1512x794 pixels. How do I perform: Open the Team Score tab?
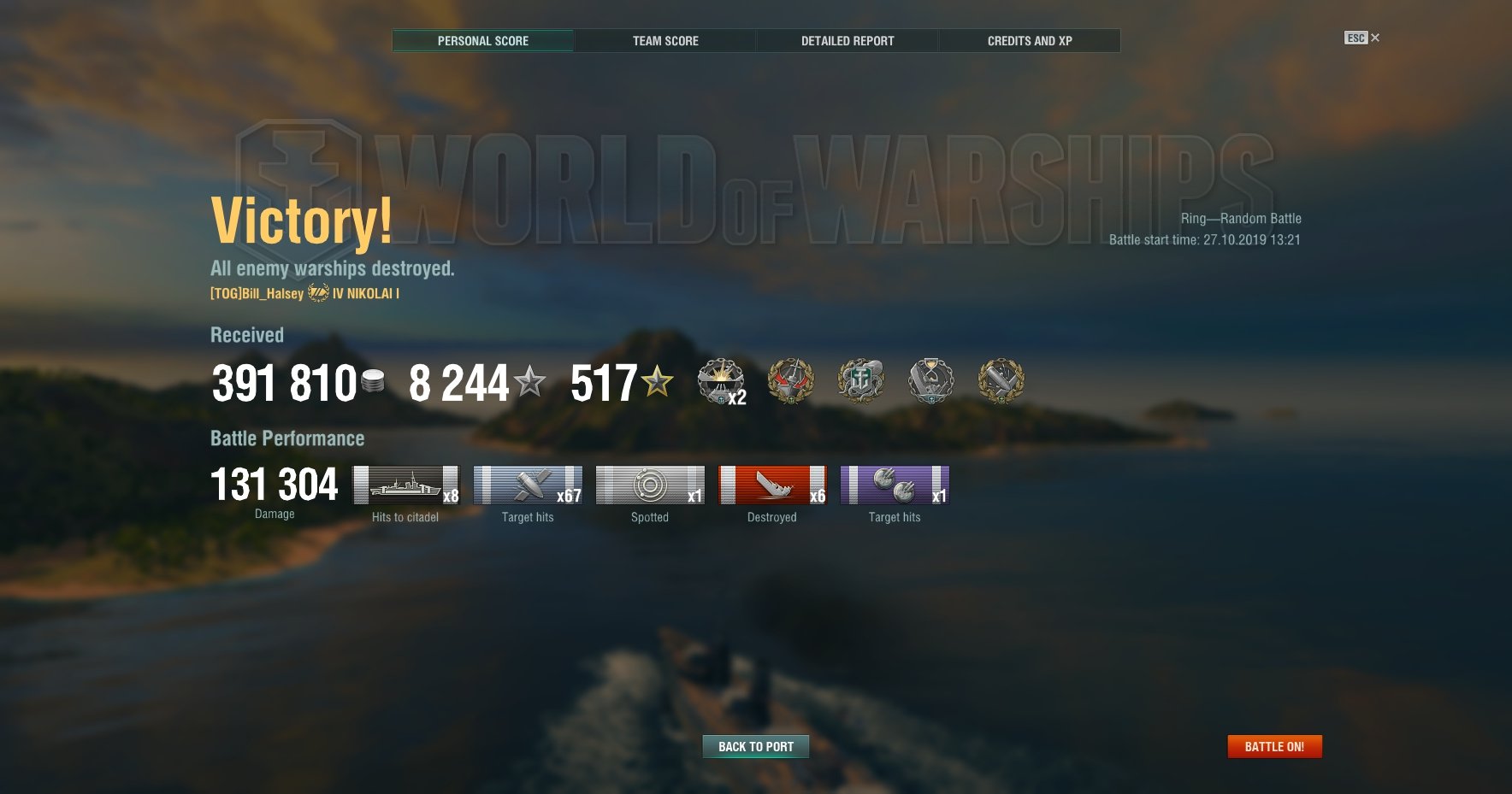[x=665, y=41]
